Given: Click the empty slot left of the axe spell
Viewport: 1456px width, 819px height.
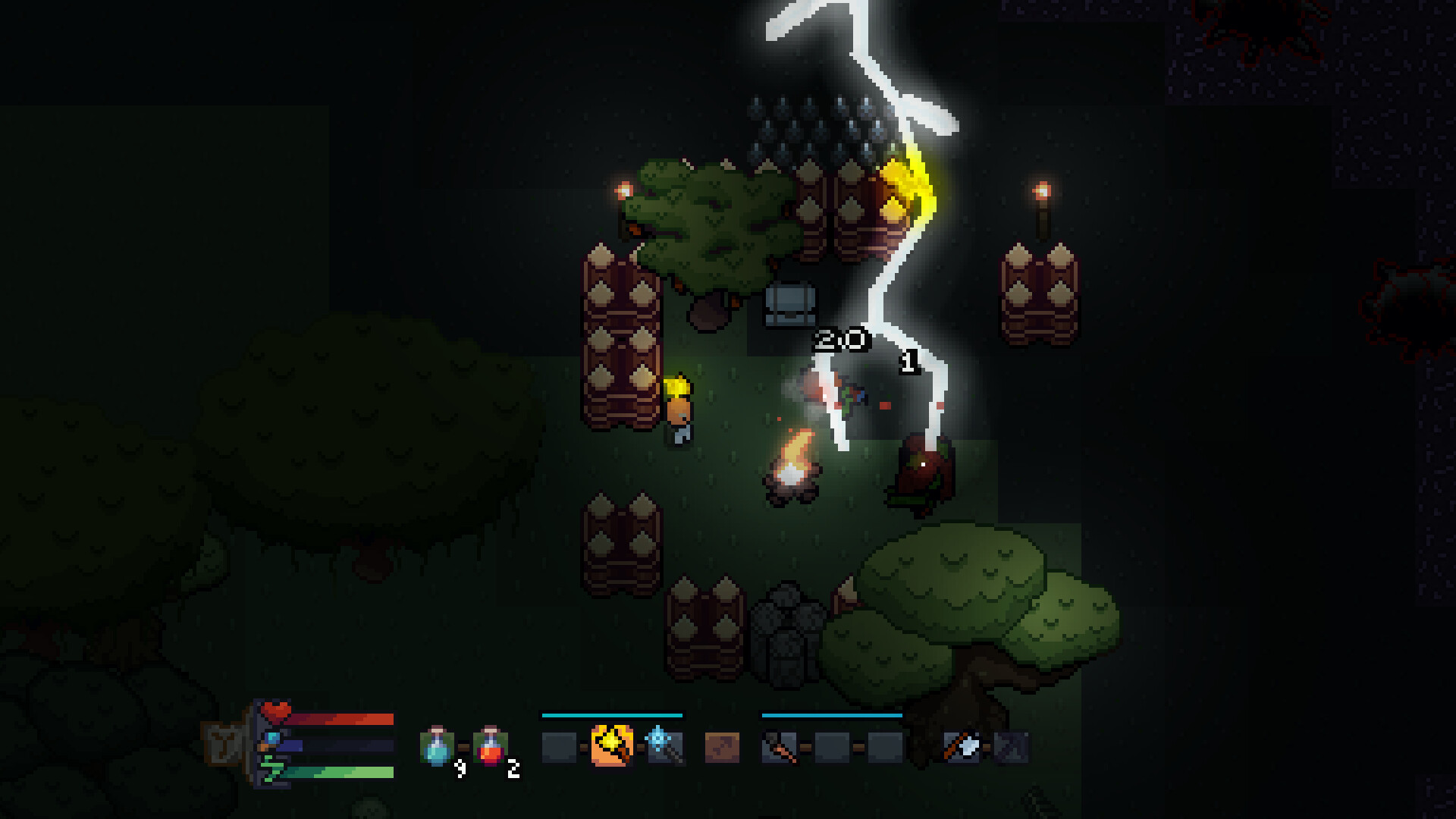Looking at the screenshot, I should (557, 746).
